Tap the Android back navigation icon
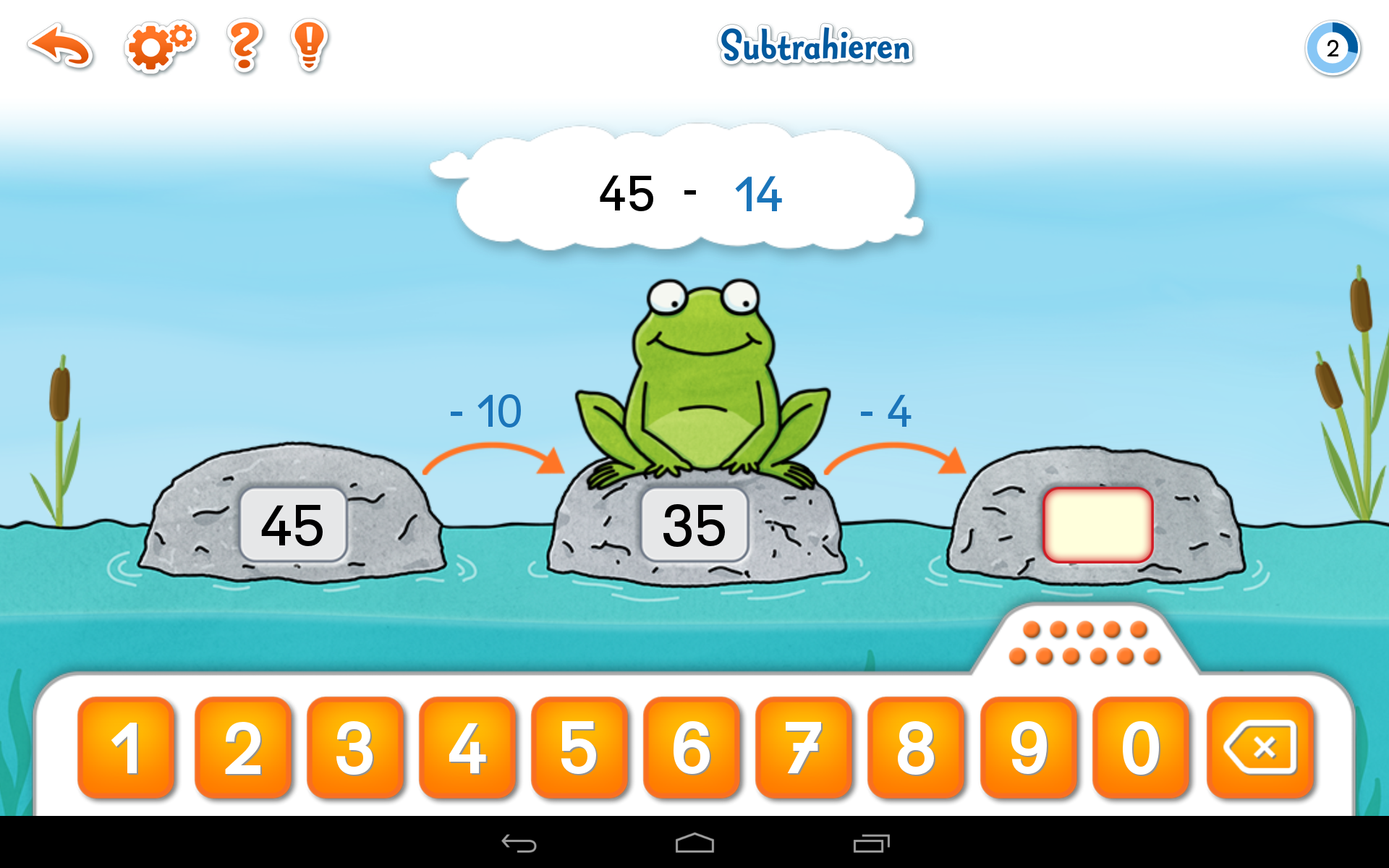1389x868 pixels. (x=519, y=843)
